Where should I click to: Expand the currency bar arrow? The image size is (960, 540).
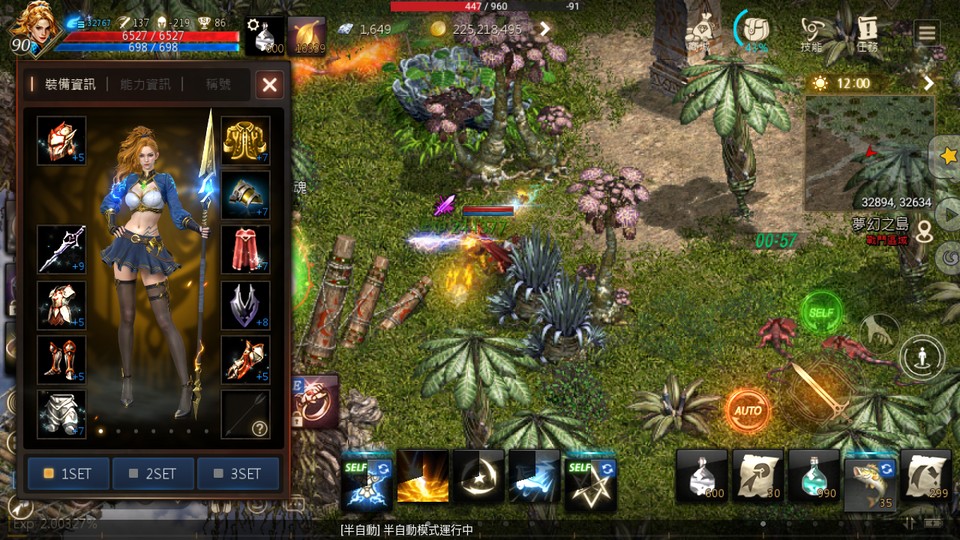point(545,29)
